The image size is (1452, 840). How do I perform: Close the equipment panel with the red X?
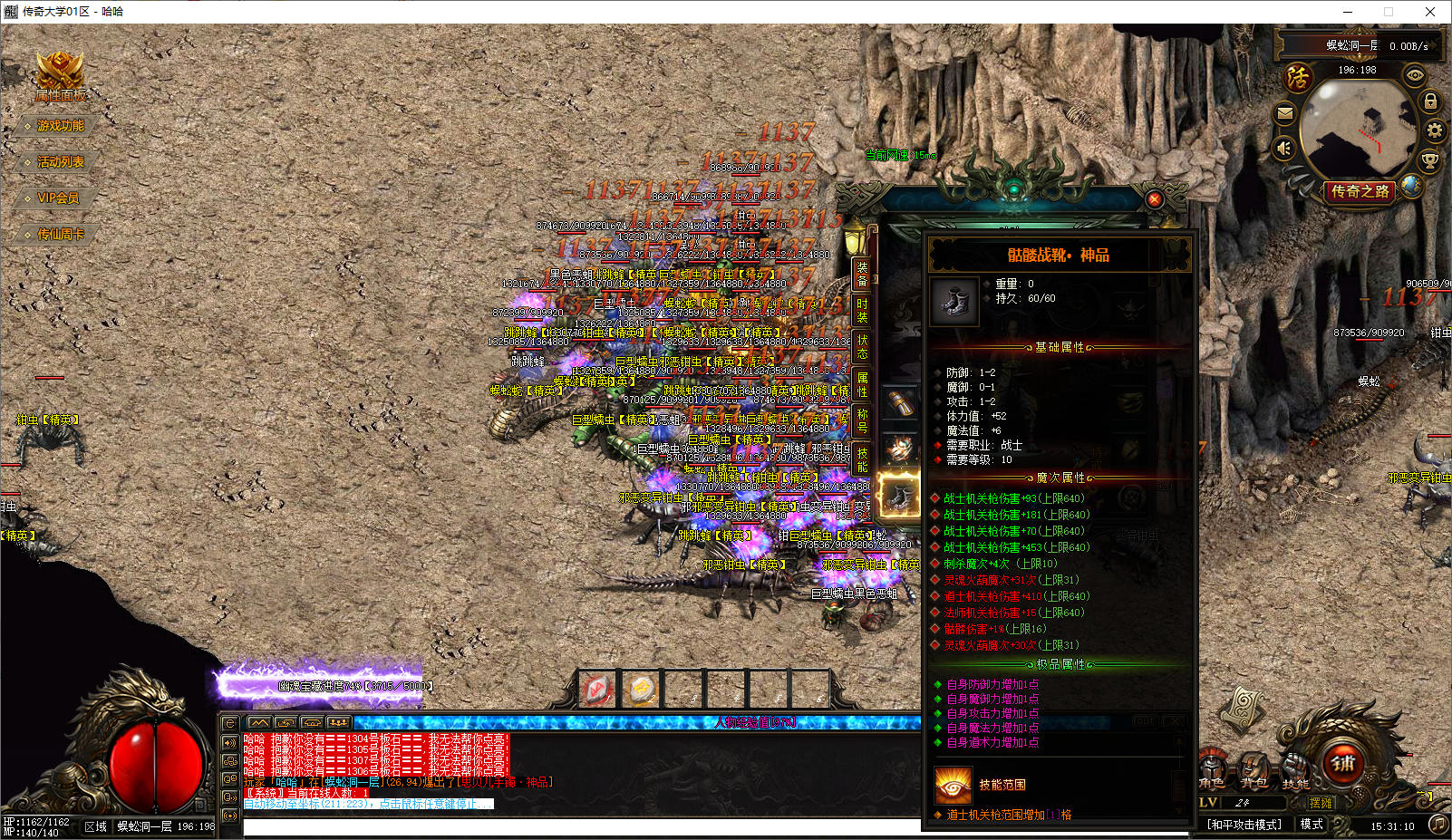click(x=1154, y=199)
